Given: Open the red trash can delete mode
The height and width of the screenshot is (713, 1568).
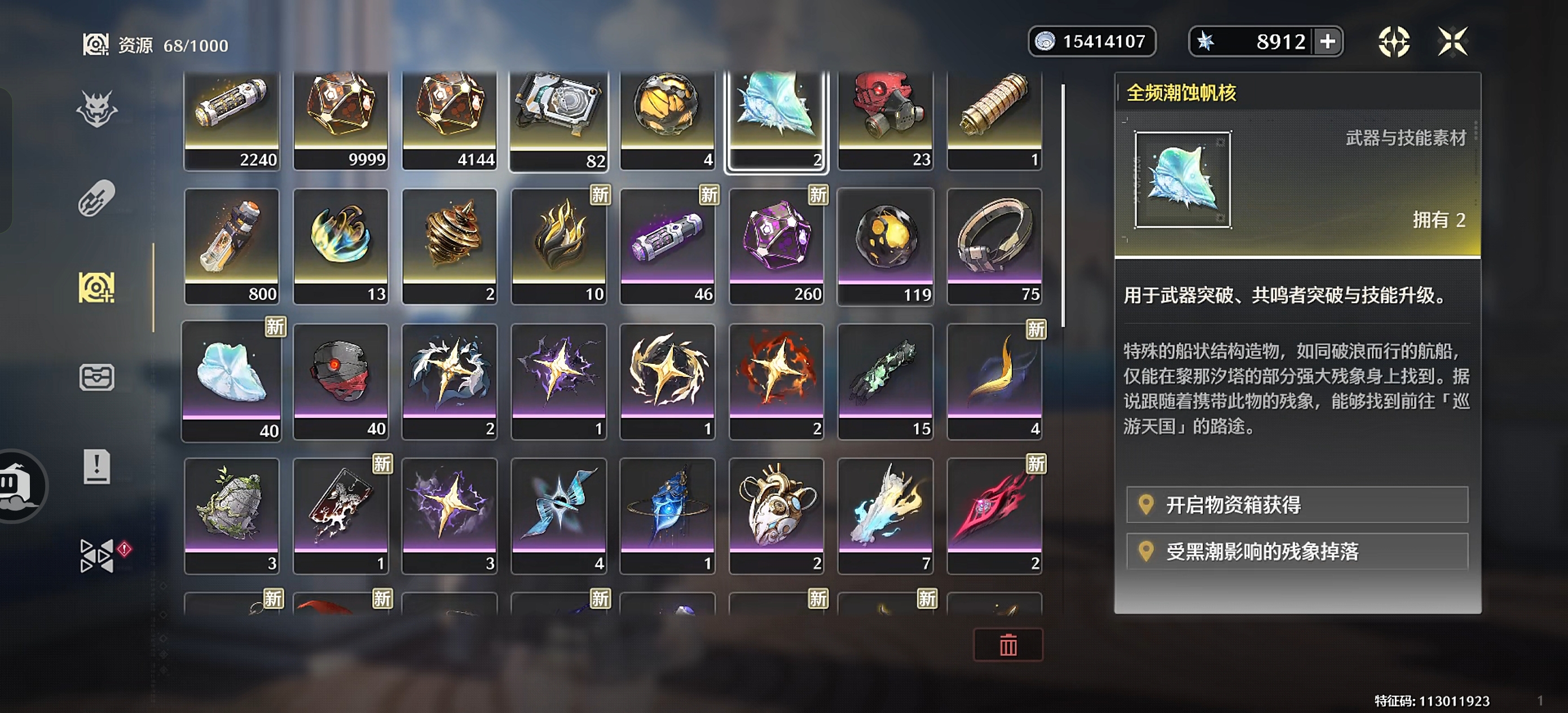Looking at the screenshot, I should pos(1008,645).
